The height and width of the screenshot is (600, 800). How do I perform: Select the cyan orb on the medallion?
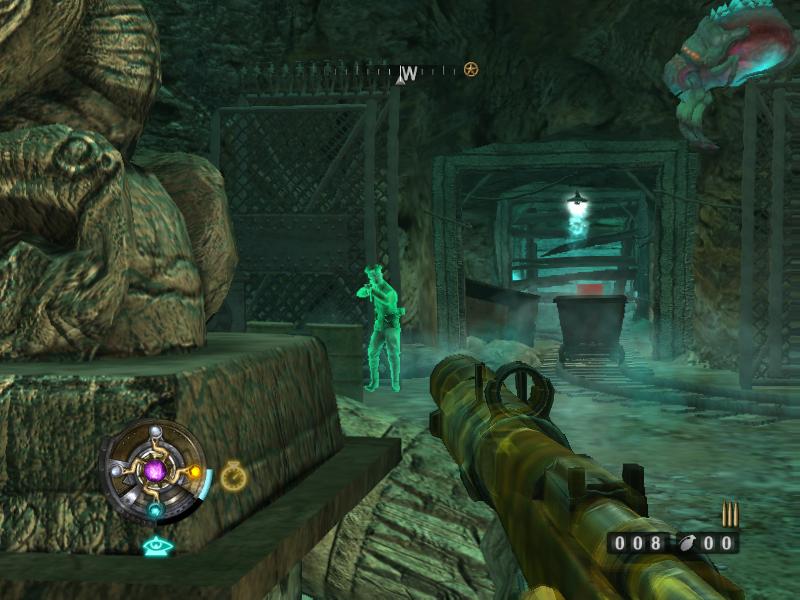click(x=155, y=510)
